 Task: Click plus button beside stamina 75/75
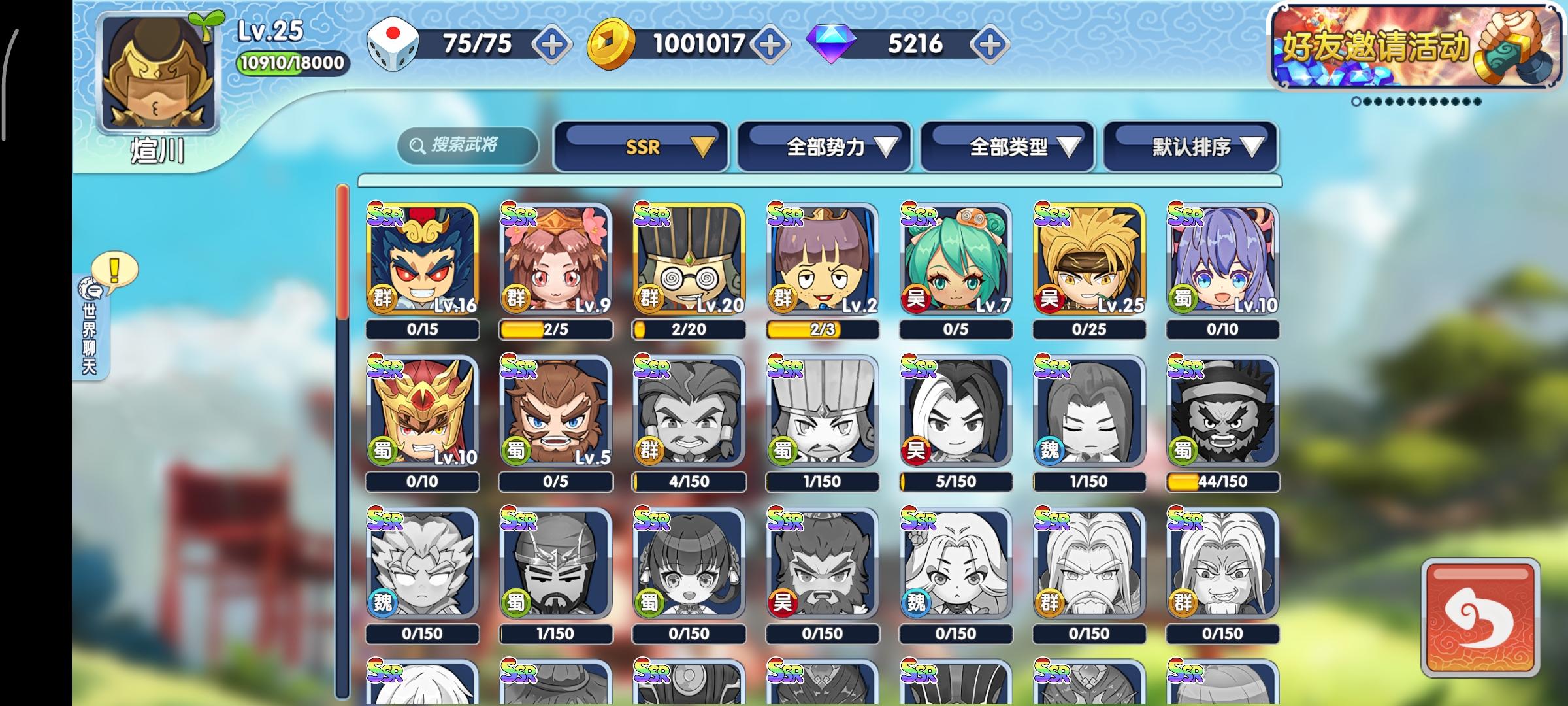click(552, 45)
